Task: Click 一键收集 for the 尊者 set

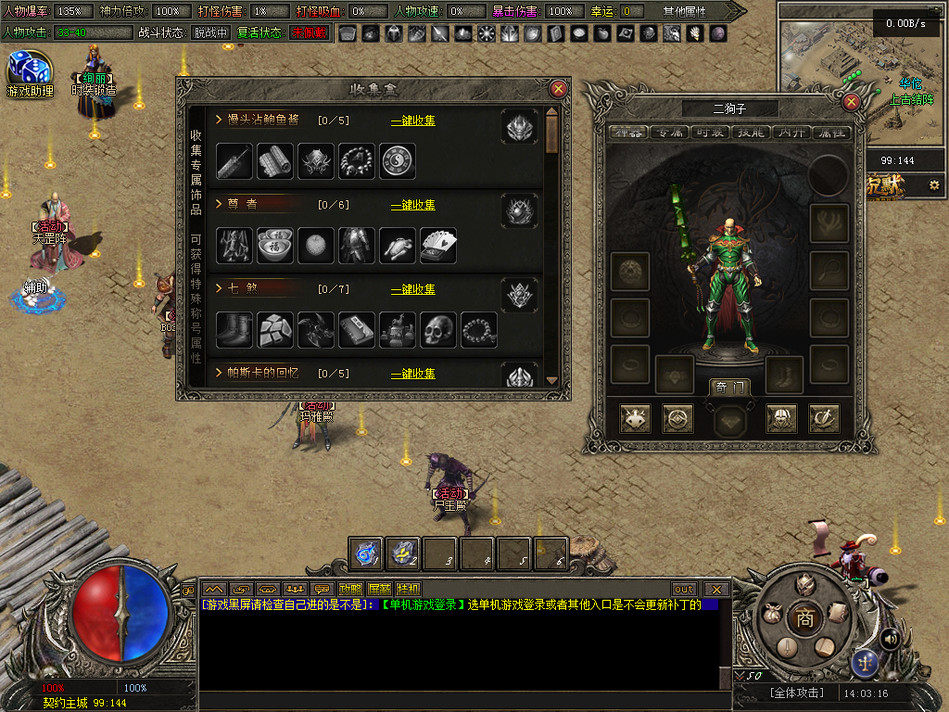Action: pos(413,205)
